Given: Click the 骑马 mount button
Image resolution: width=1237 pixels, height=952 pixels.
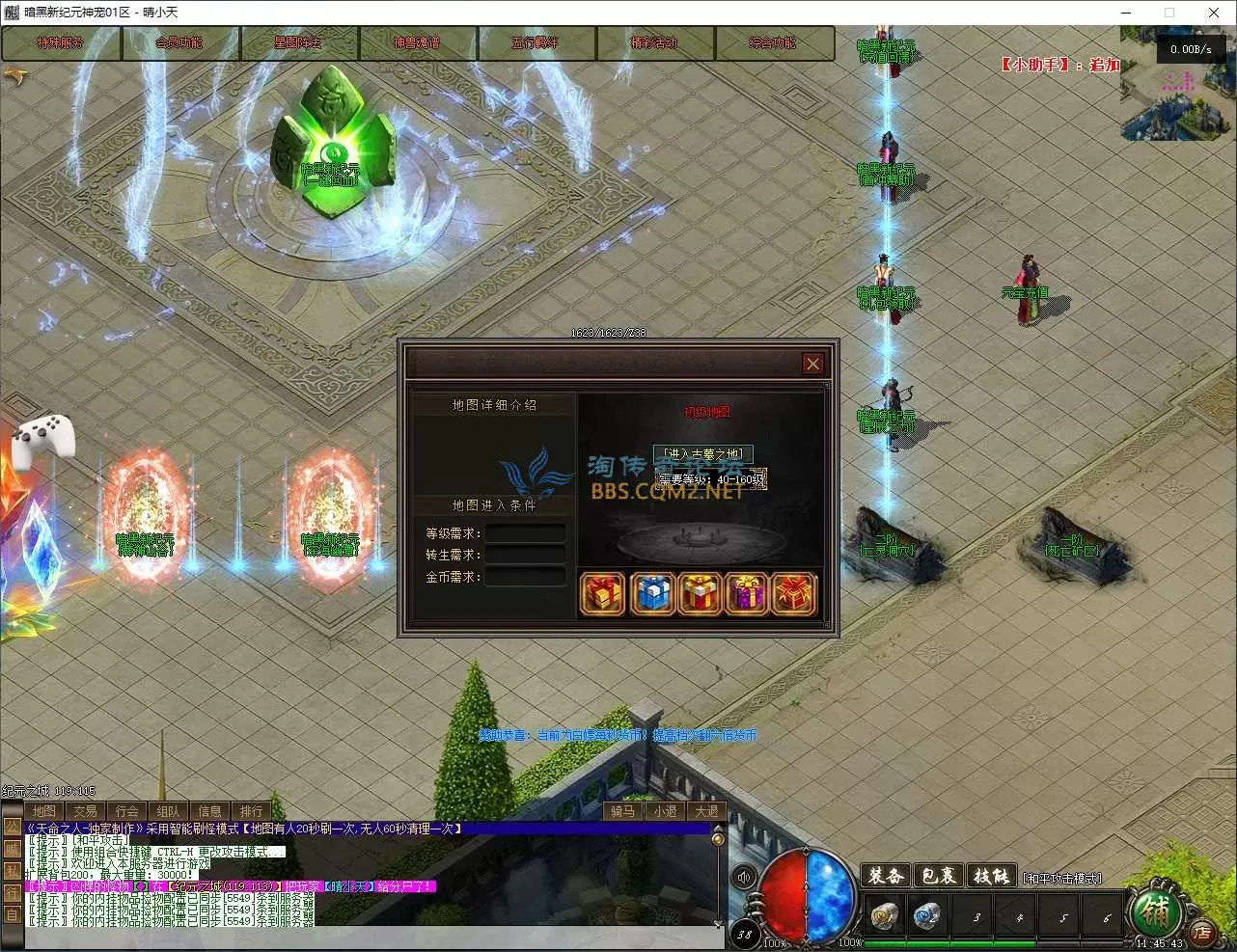Looking at the screenshot, I should pos(622,811).
